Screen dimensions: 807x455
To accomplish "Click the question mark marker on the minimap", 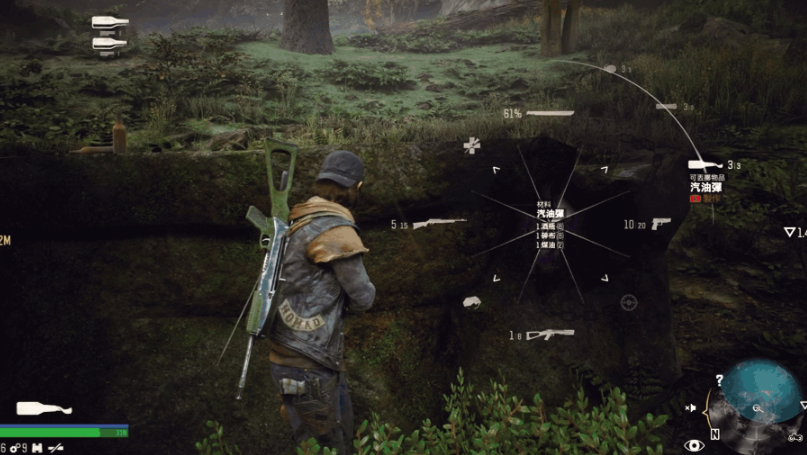I will pyautogui.click(x=719, y=380).
